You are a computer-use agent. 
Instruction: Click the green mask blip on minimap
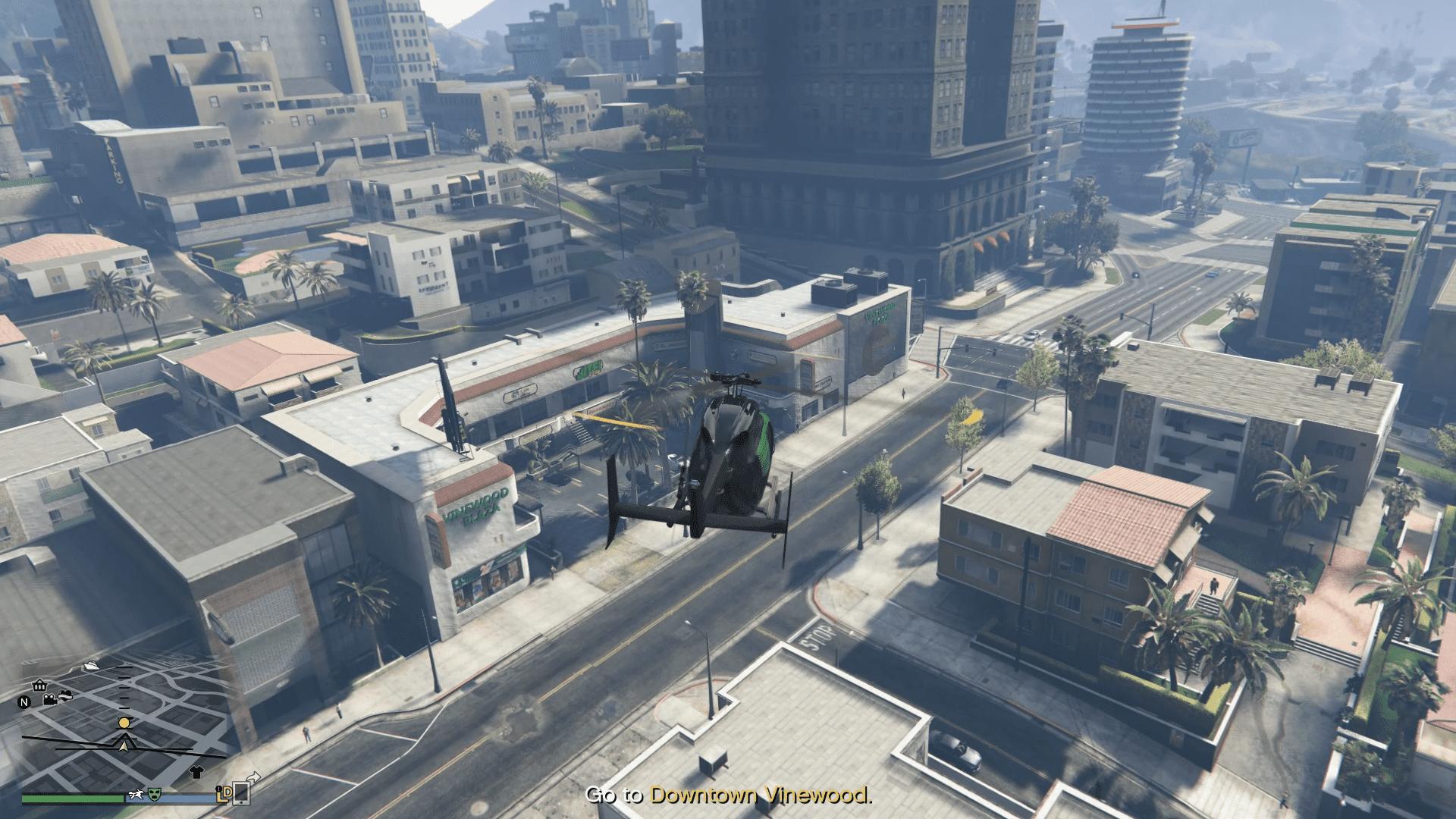[x=155, y=794]
